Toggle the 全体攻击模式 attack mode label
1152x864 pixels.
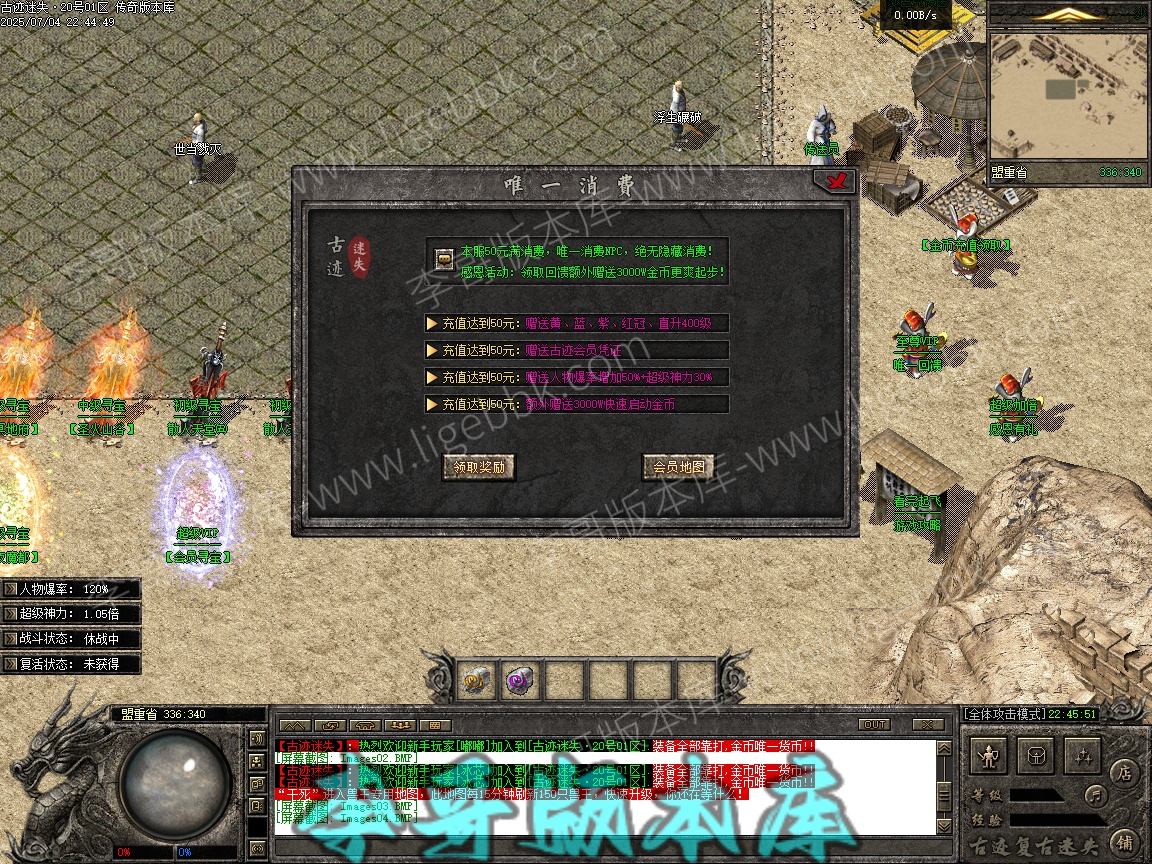(1003, 714)
